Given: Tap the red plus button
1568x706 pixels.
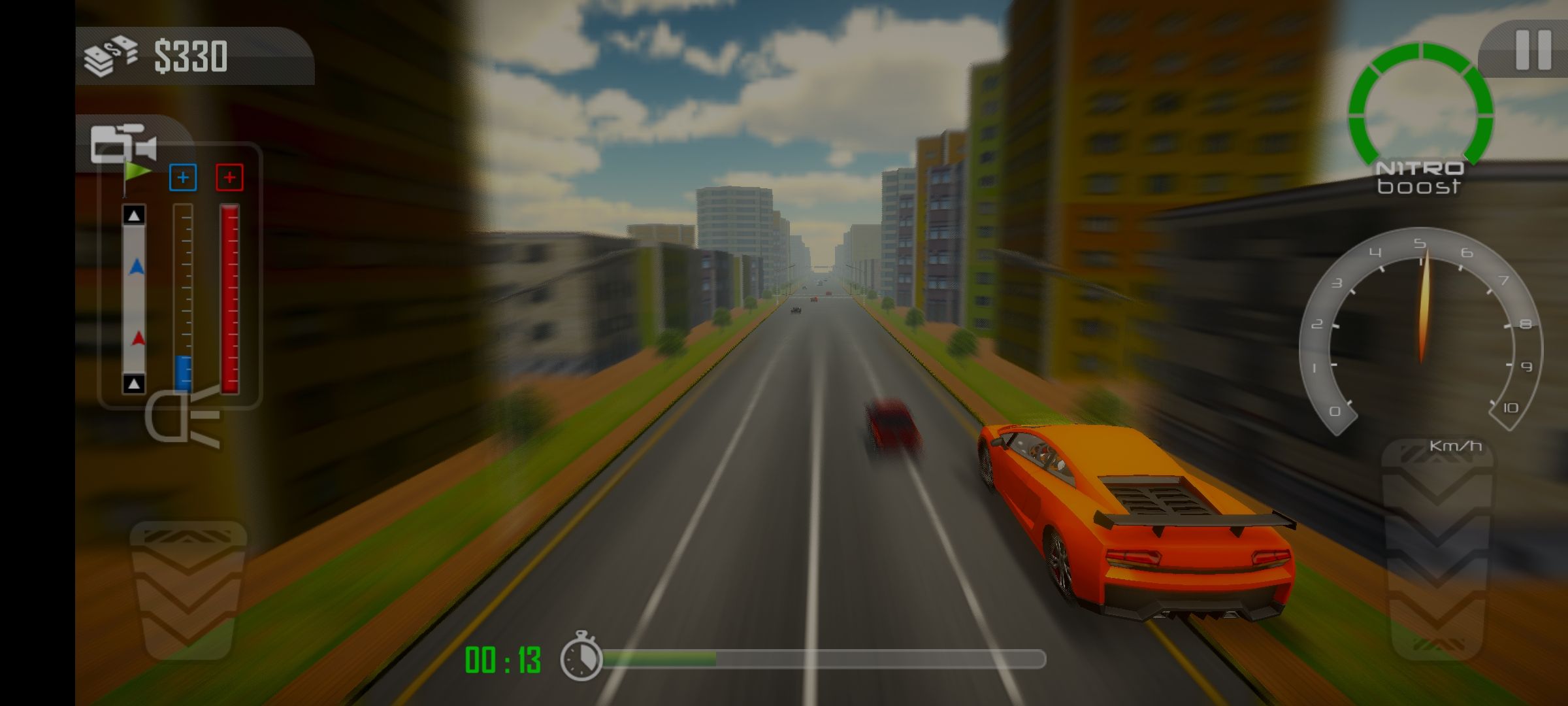Looking at the screenshot, I should coord(229,178).
